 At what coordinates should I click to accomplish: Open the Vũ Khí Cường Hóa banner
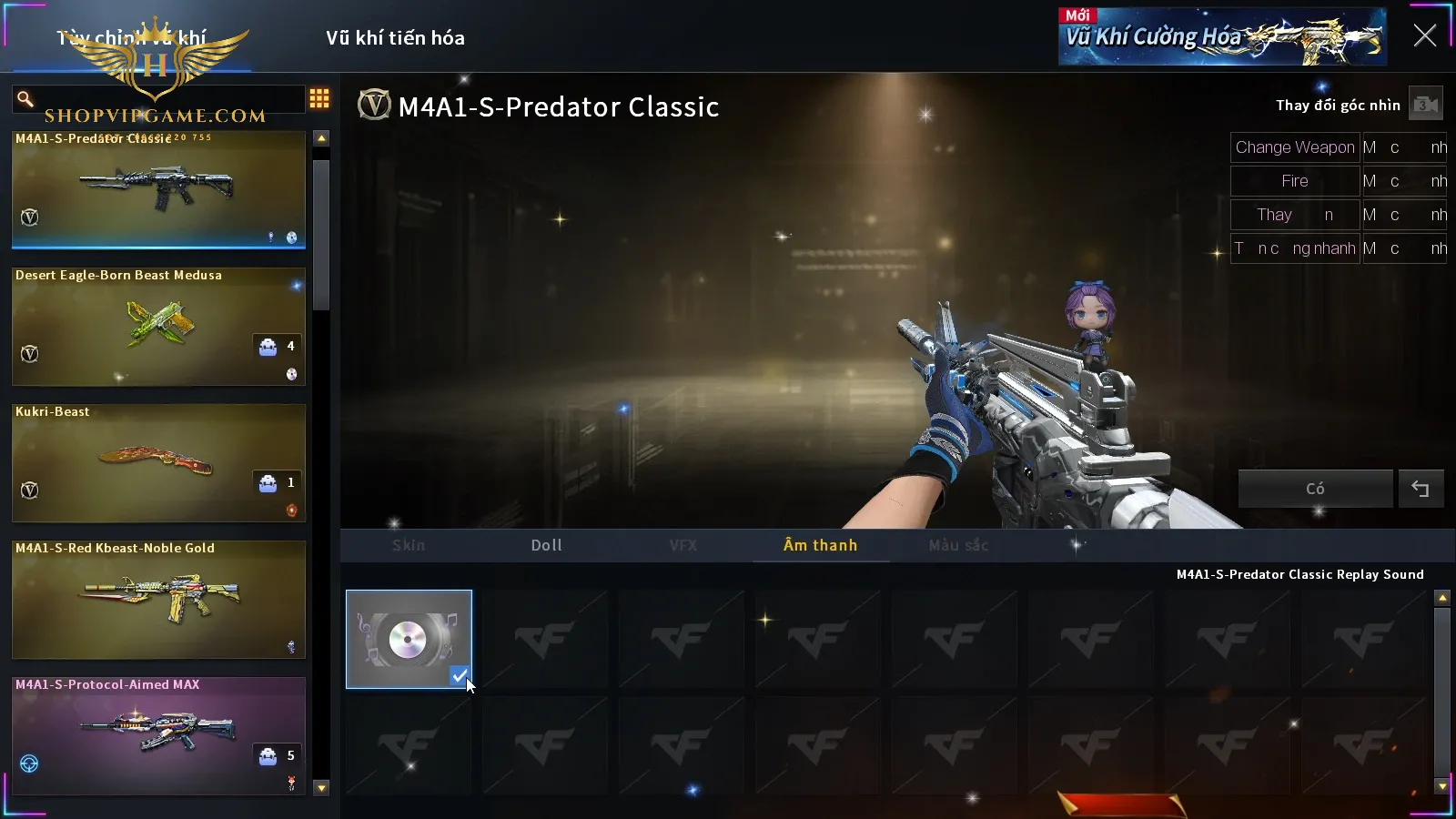pos(1222,37)
